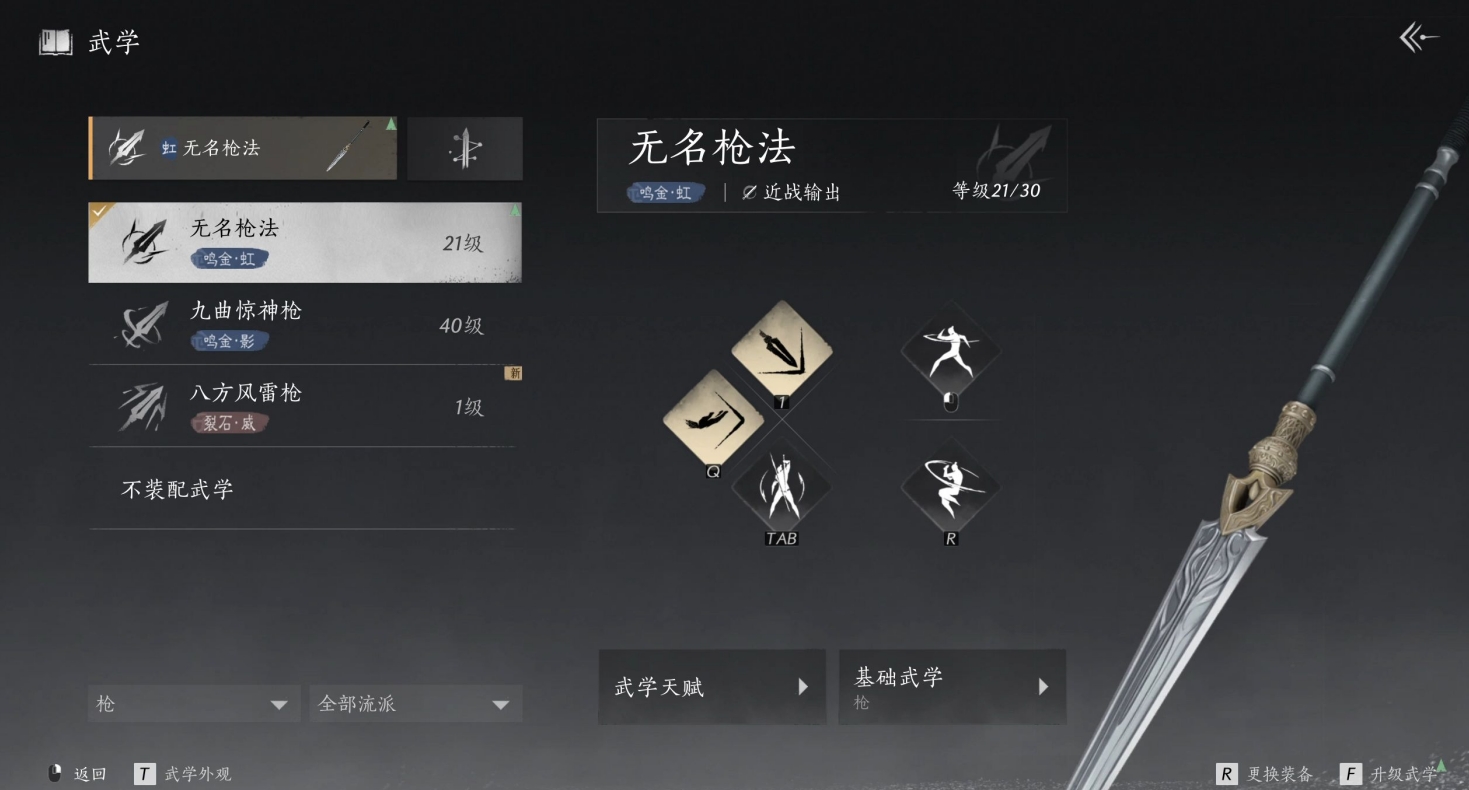Click the 八方风雷枪 spear icon
This screenshot has width=1469, height=790.
pos(142,405)
